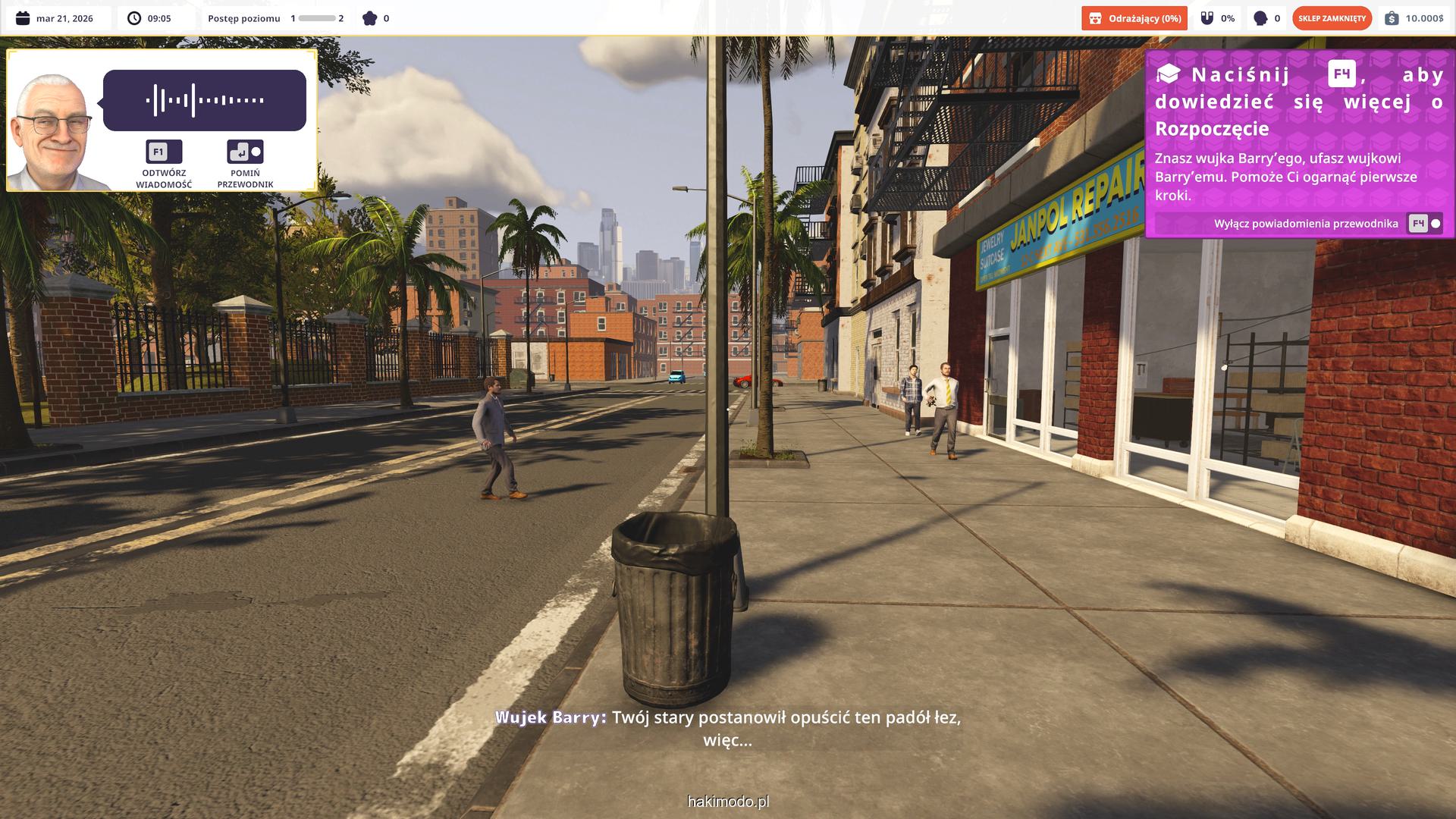Viewport: 1456px width, 819px height.
Task: Toggle the SKLEP ZAMKNIĘTY shop status button
Action: (x=1332, y=18)
